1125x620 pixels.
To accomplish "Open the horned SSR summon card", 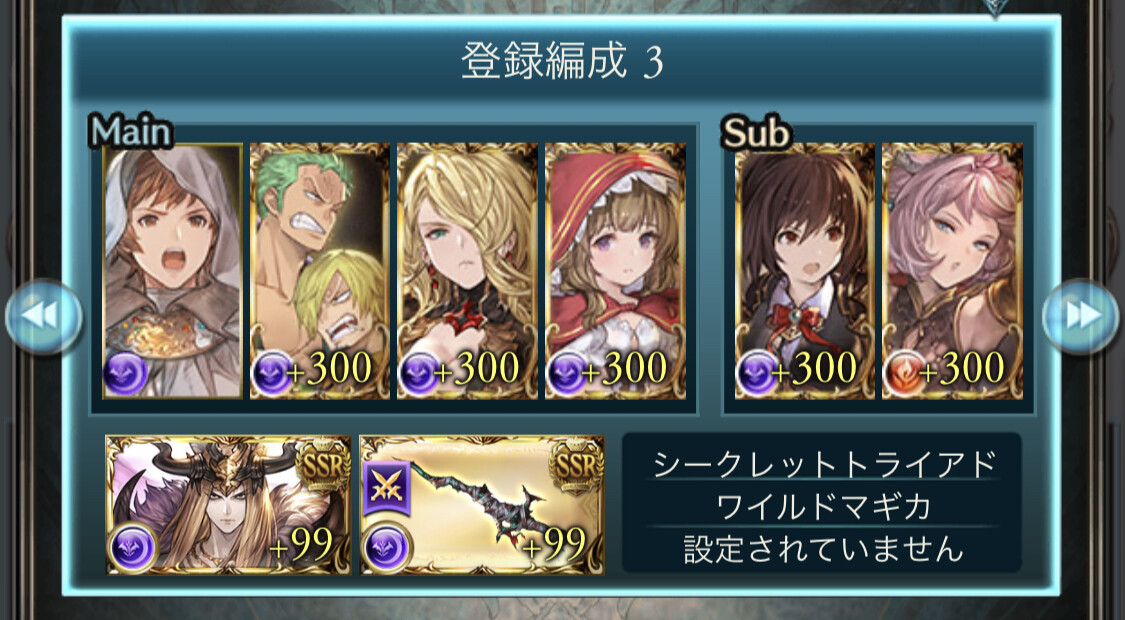I will (x=228, y=505).
